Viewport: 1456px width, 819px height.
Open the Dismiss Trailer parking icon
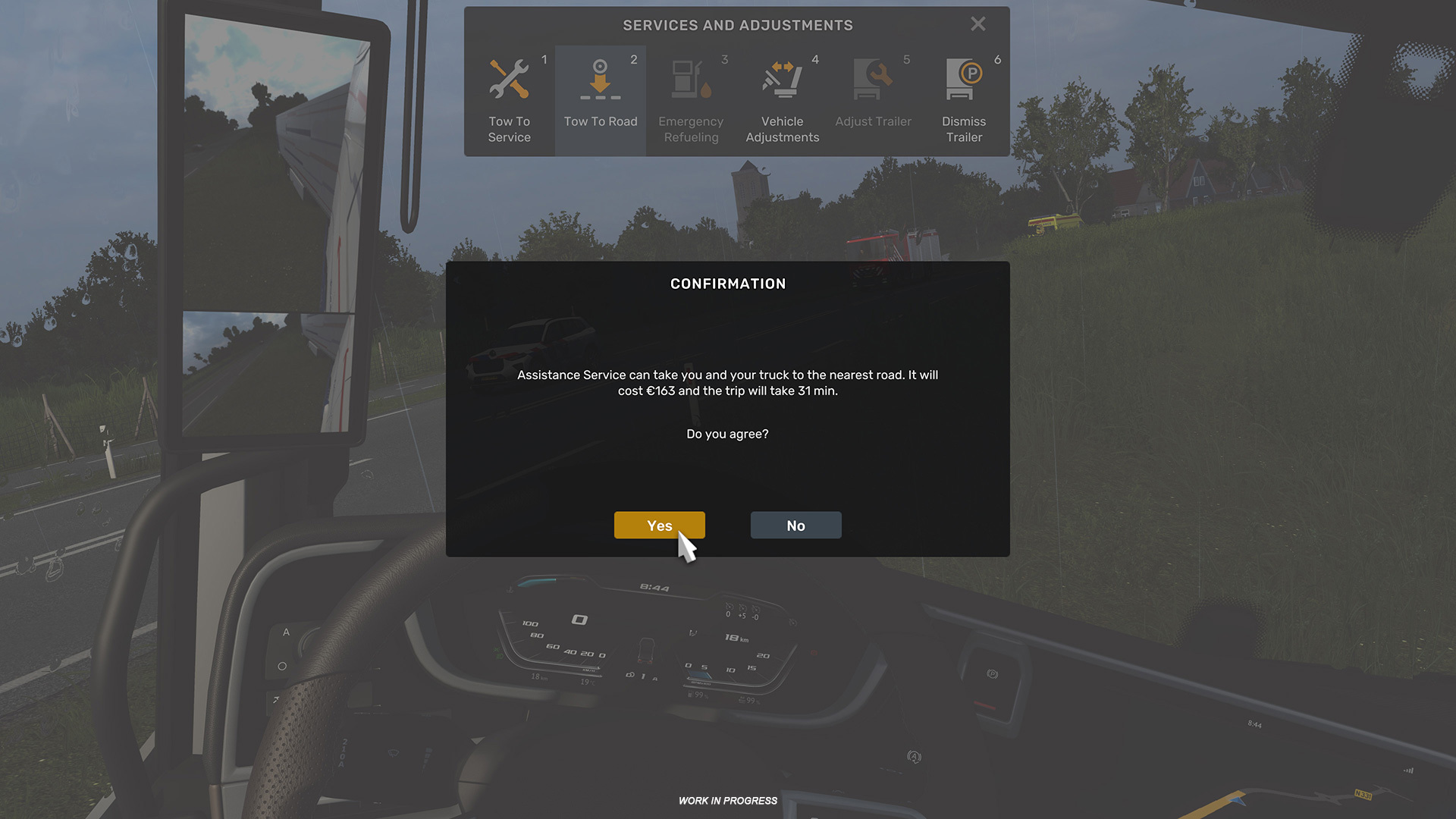[962, 78]
